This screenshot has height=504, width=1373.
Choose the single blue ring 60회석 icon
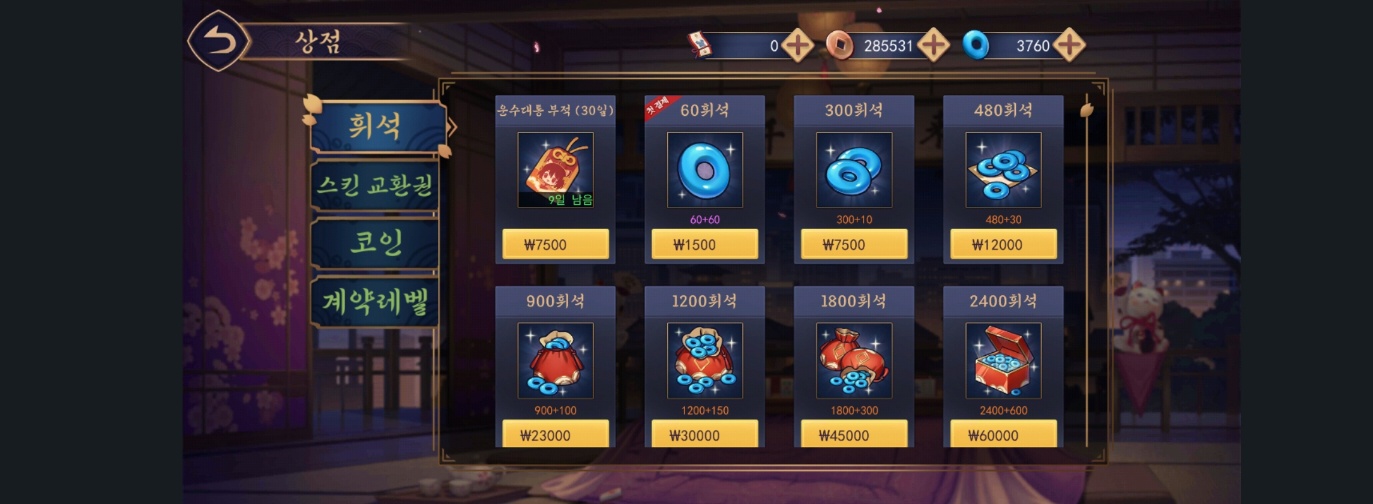705,169
